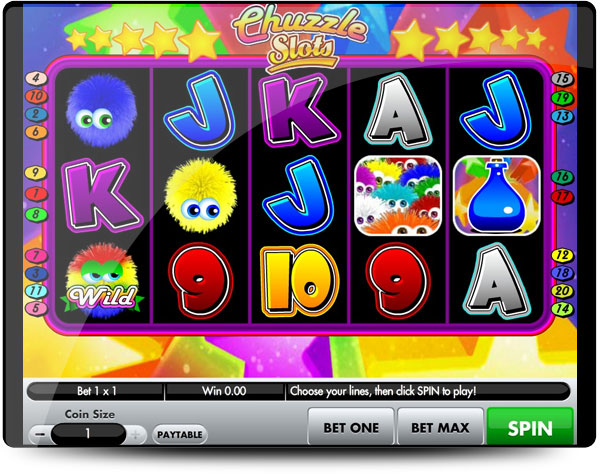Choose payline 20 marker
The width and height of the screenshot is (600, 474).
(561, 291)
